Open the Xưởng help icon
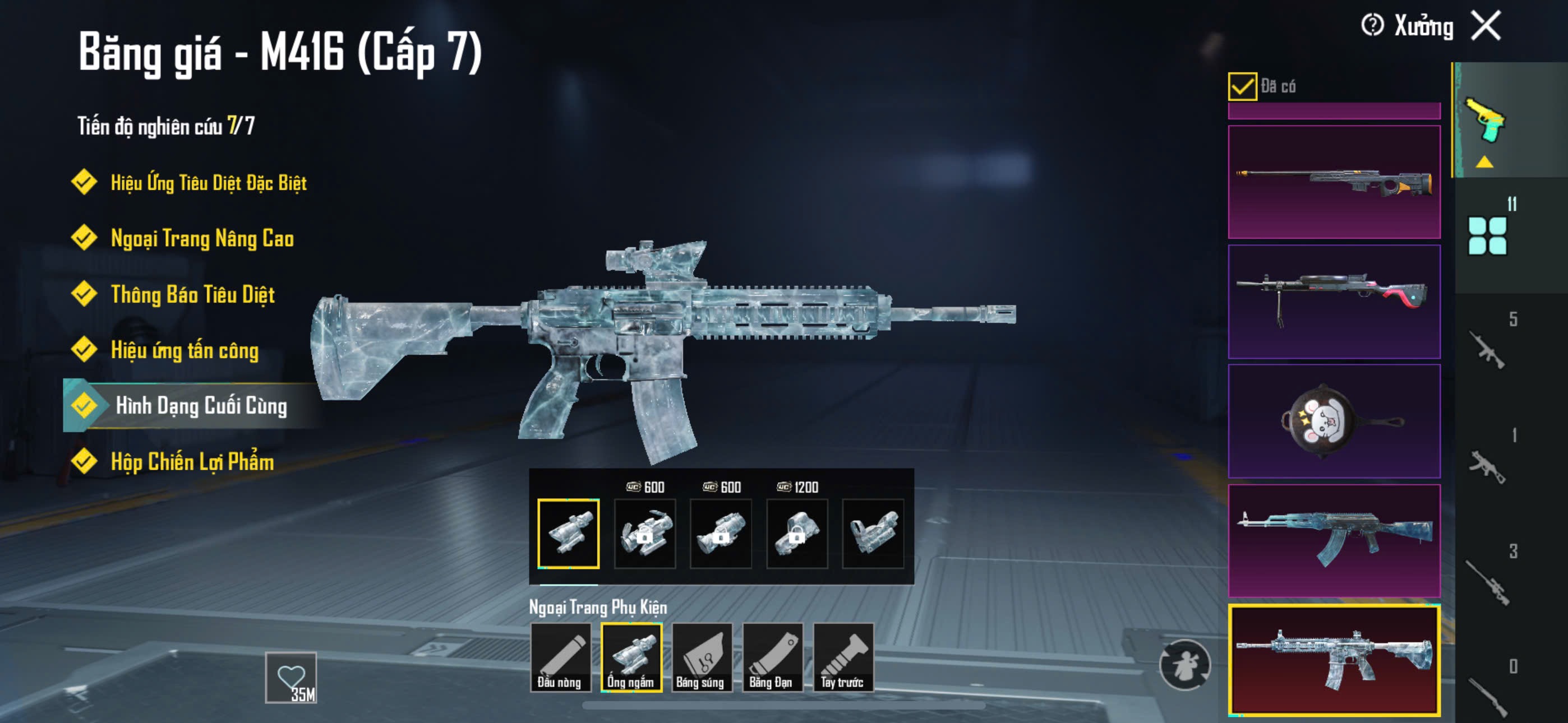Viewport: 1568px width, 723px height. click(1373, 26)
